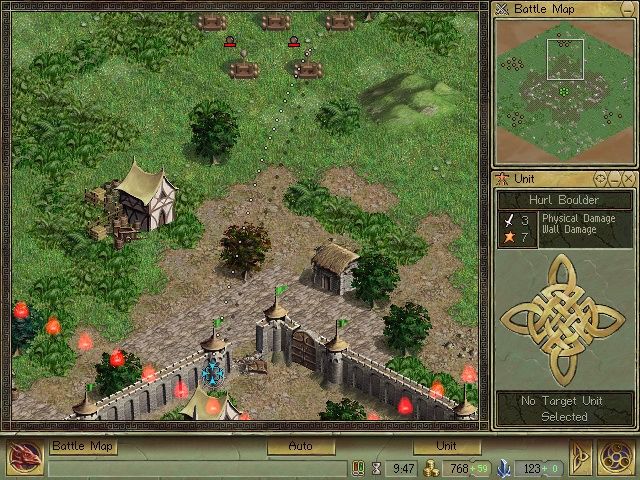
Task: Minimize the Battle Map panel
Action: [628, 10]
